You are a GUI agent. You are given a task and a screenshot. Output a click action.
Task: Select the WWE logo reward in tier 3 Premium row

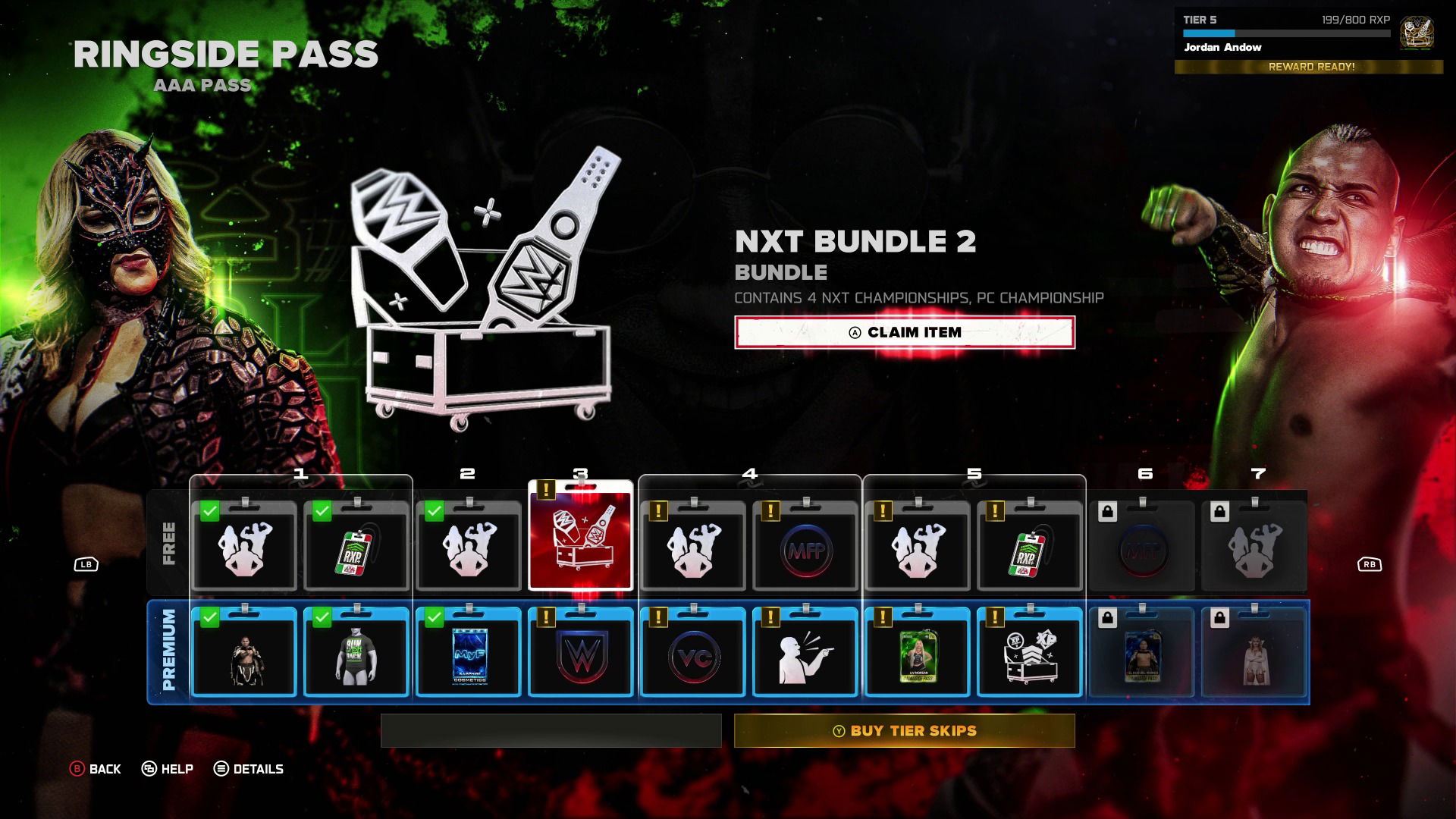(581, 654)
